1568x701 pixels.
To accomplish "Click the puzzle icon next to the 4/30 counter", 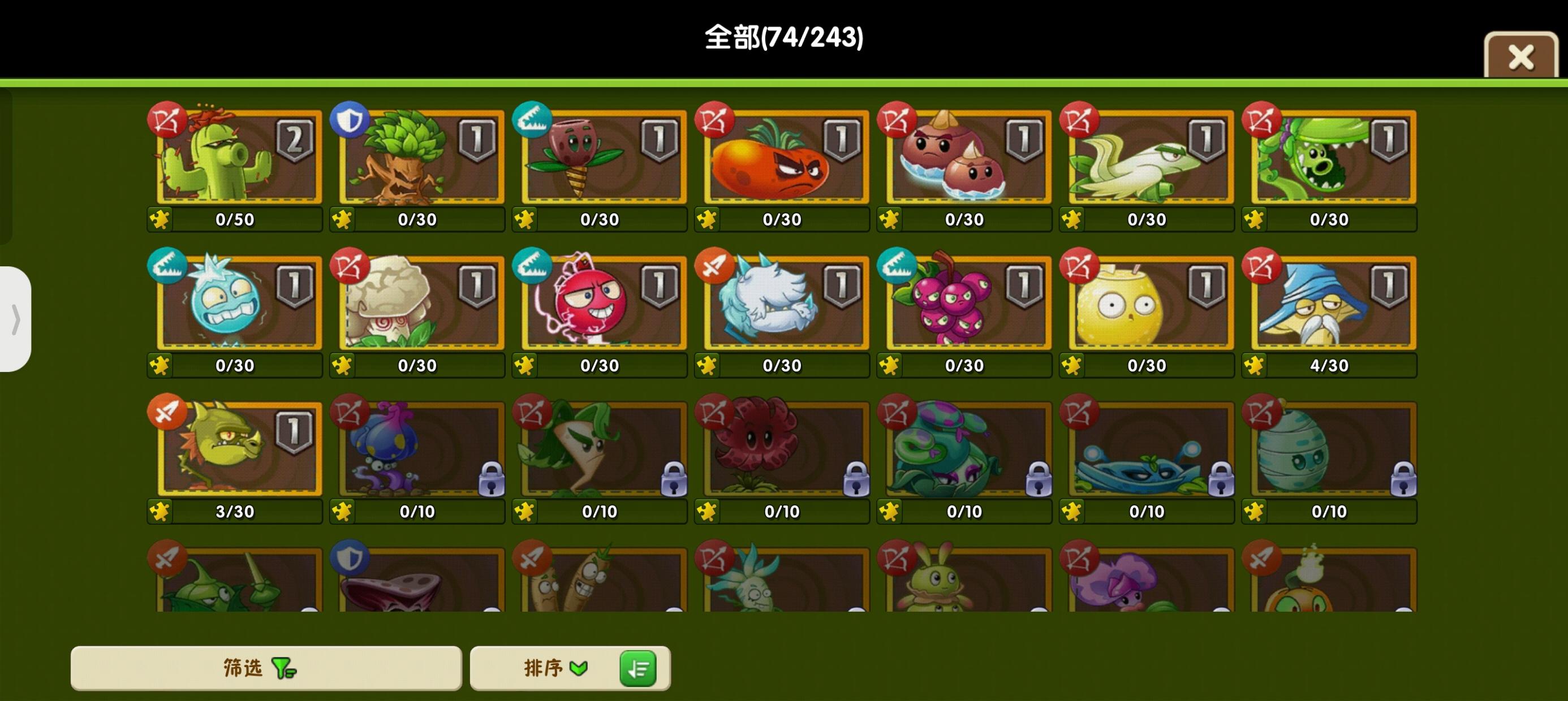I will [1256, 366].
